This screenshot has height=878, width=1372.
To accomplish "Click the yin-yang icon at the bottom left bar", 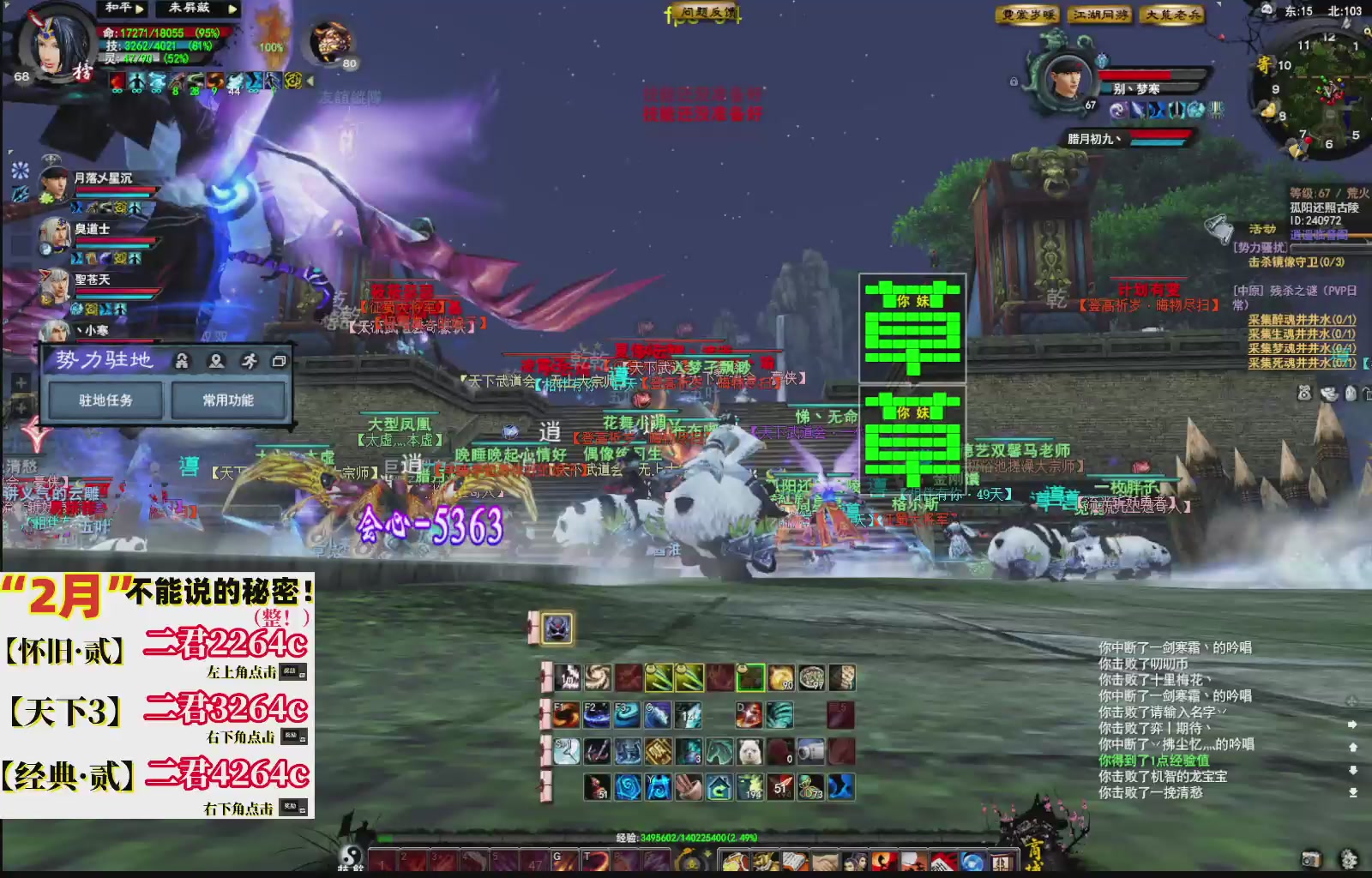I will point(352,856).
